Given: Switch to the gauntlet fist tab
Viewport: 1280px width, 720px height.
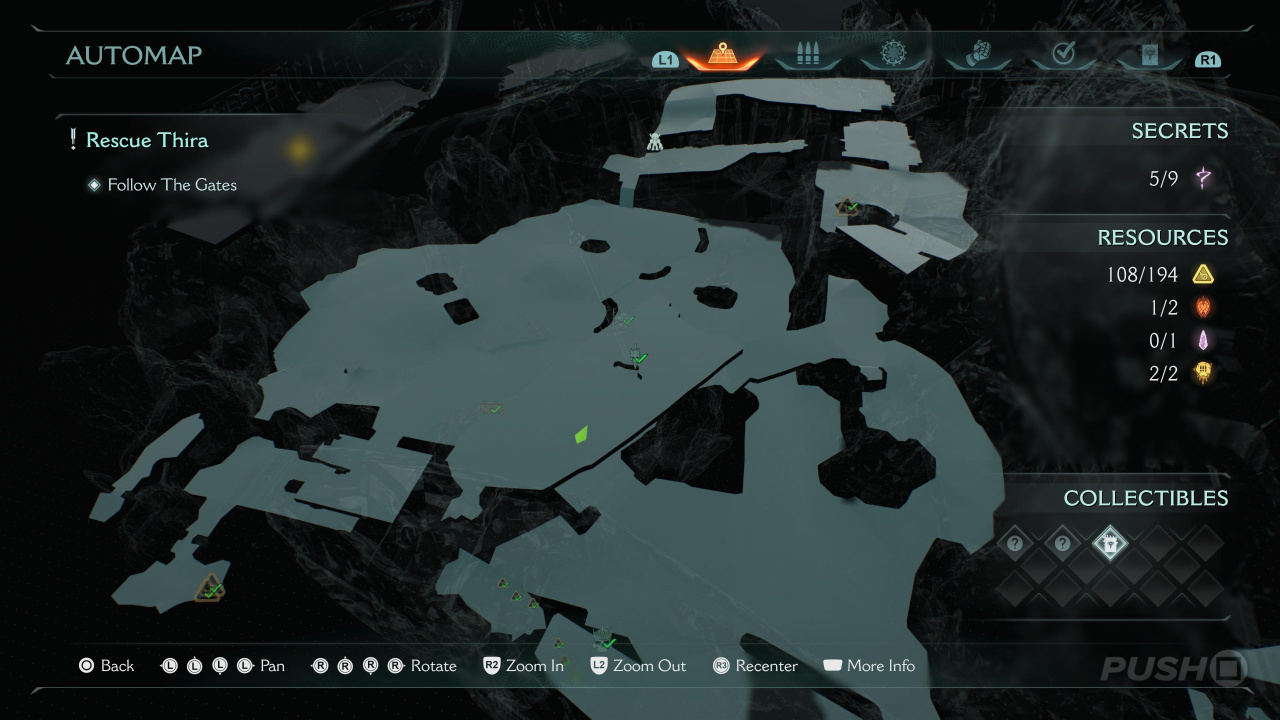Looking at the screenshot, I should tap(979, 55).
